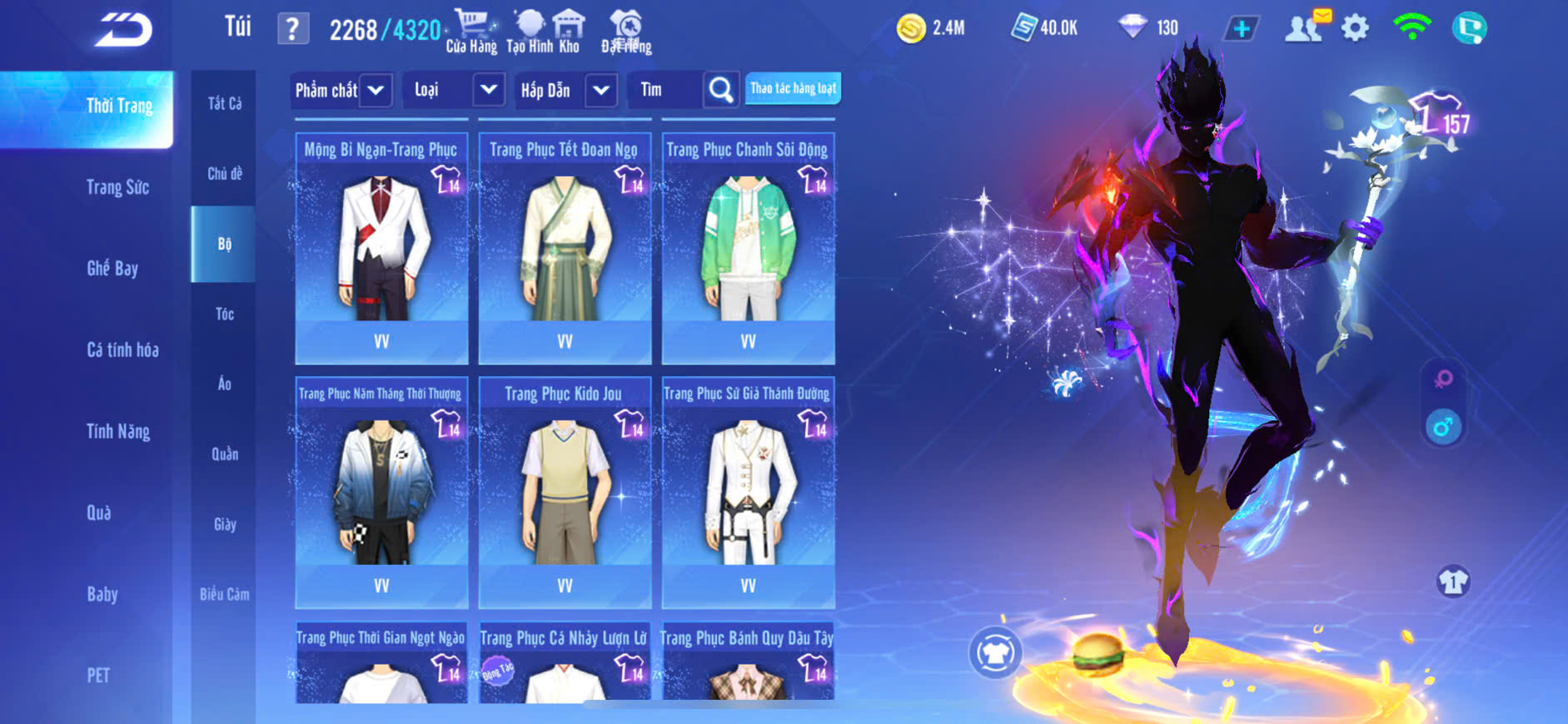Open the help question mark
The image size is (1568, 724).
(292, 29)
